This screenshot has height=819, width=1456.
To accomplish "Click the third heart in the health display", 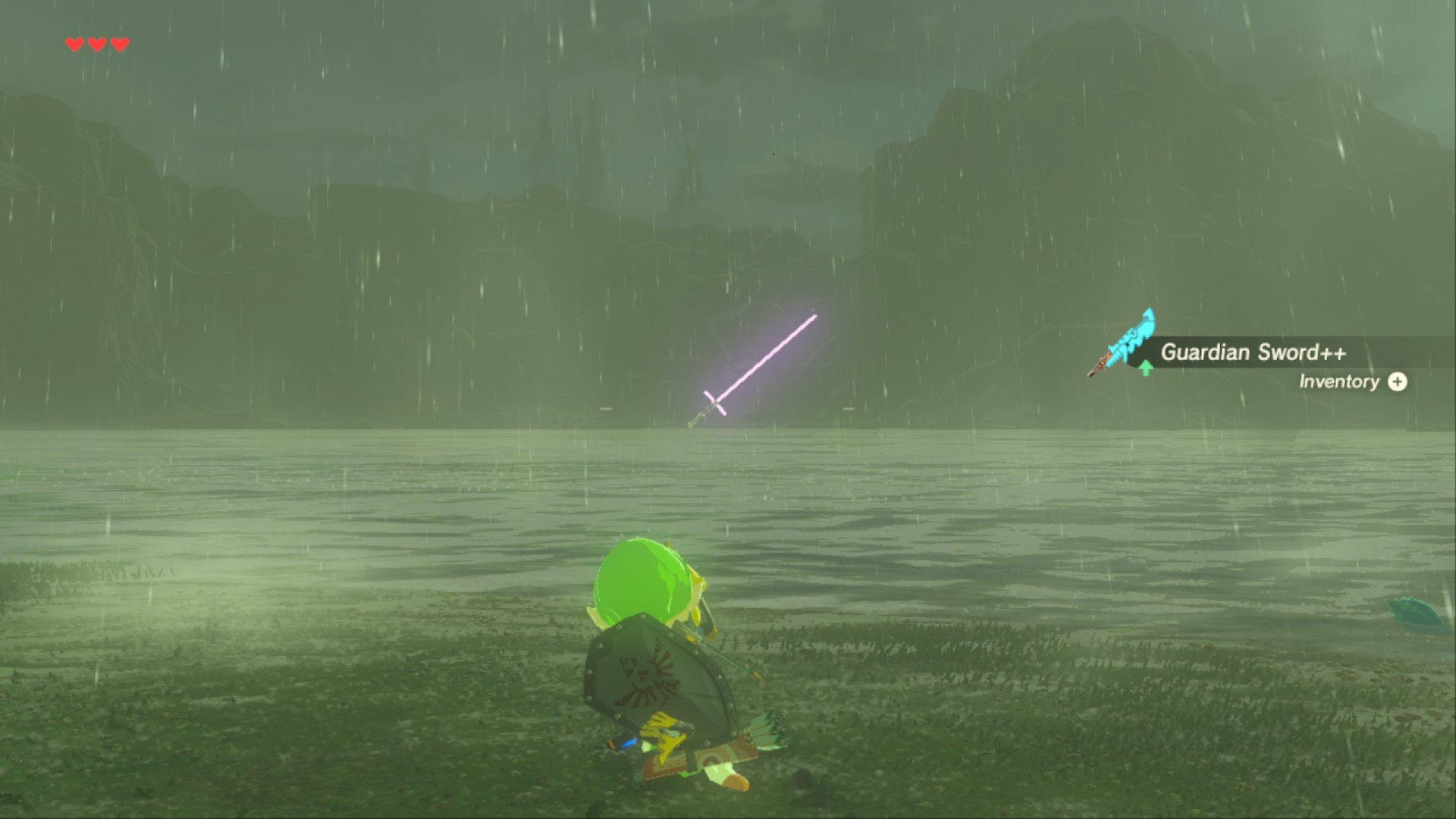I will click(x=119, y=44).
